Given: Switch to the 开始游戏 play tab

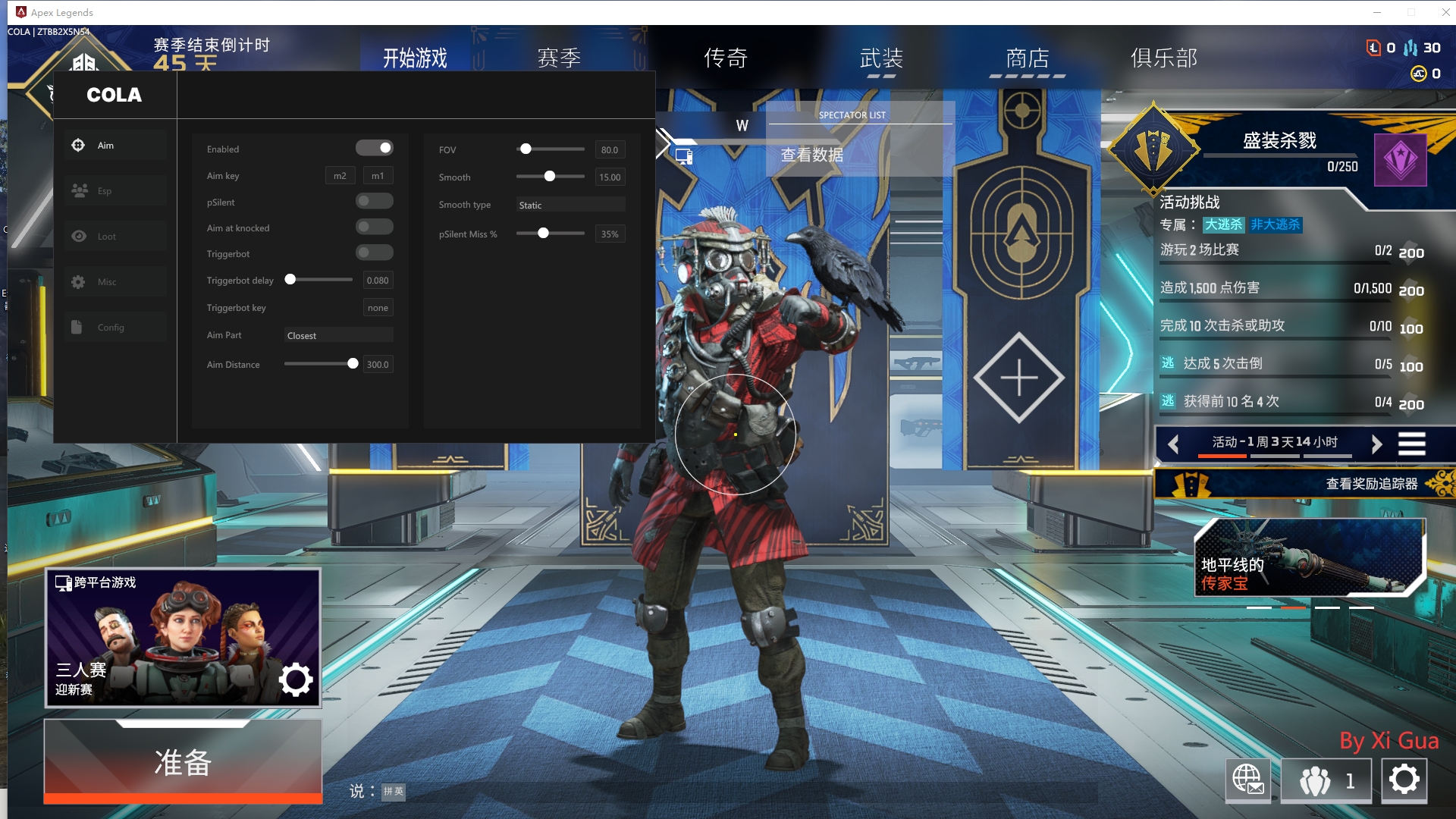Looking at the screenshot, I should point(415,58).
